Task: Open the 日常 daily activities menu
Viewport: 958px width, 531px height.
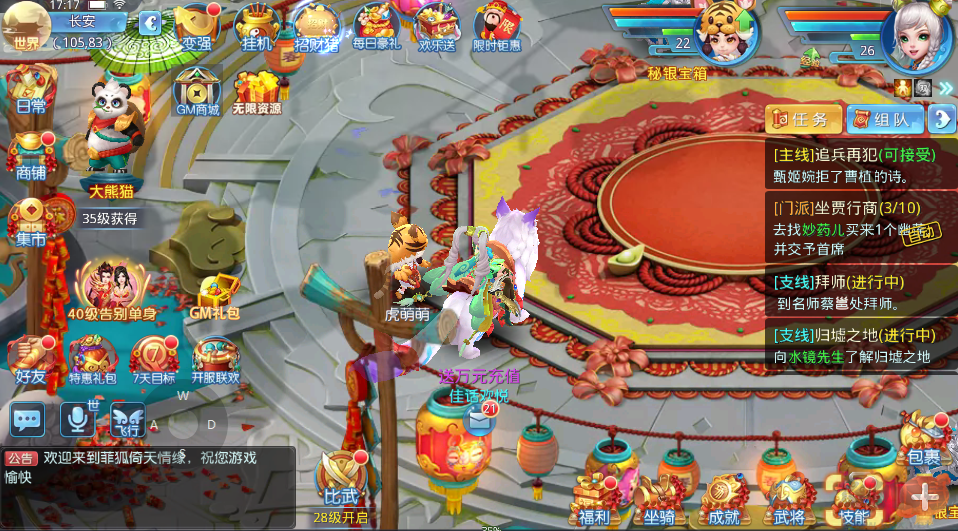Action: [31, 88]
